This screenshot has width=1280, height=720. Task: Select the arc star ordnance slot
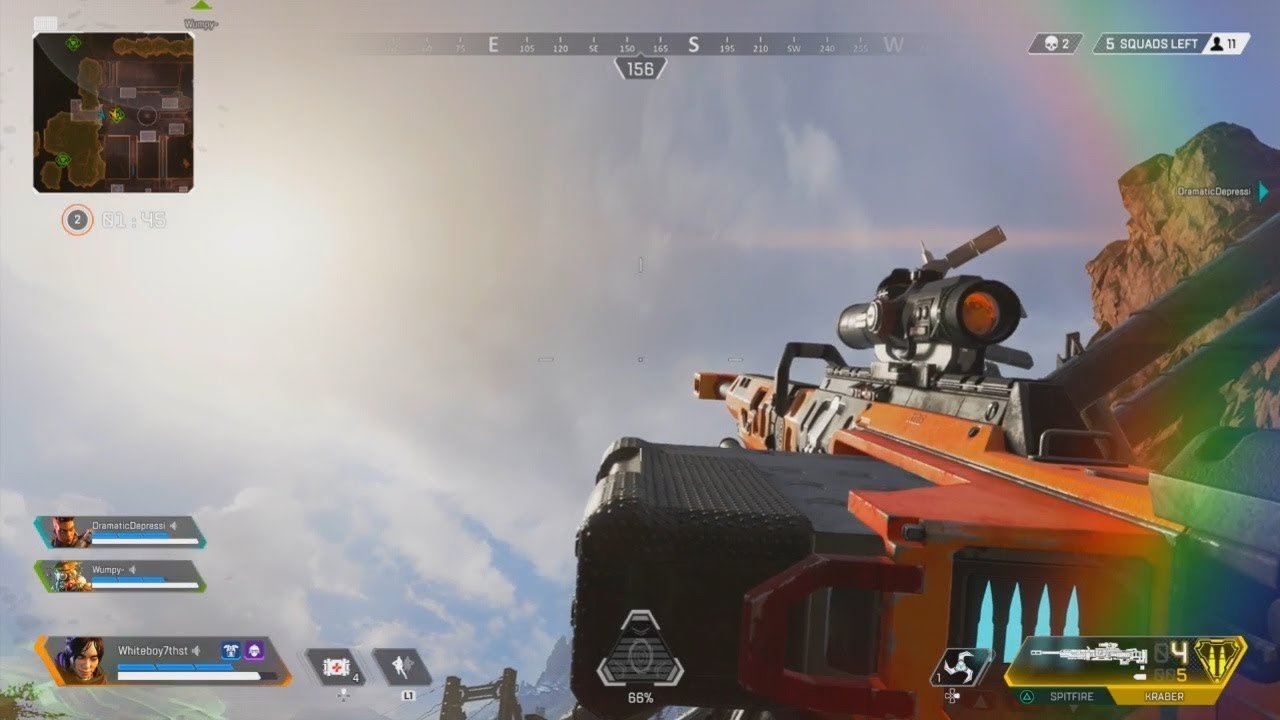coord(961,667)
